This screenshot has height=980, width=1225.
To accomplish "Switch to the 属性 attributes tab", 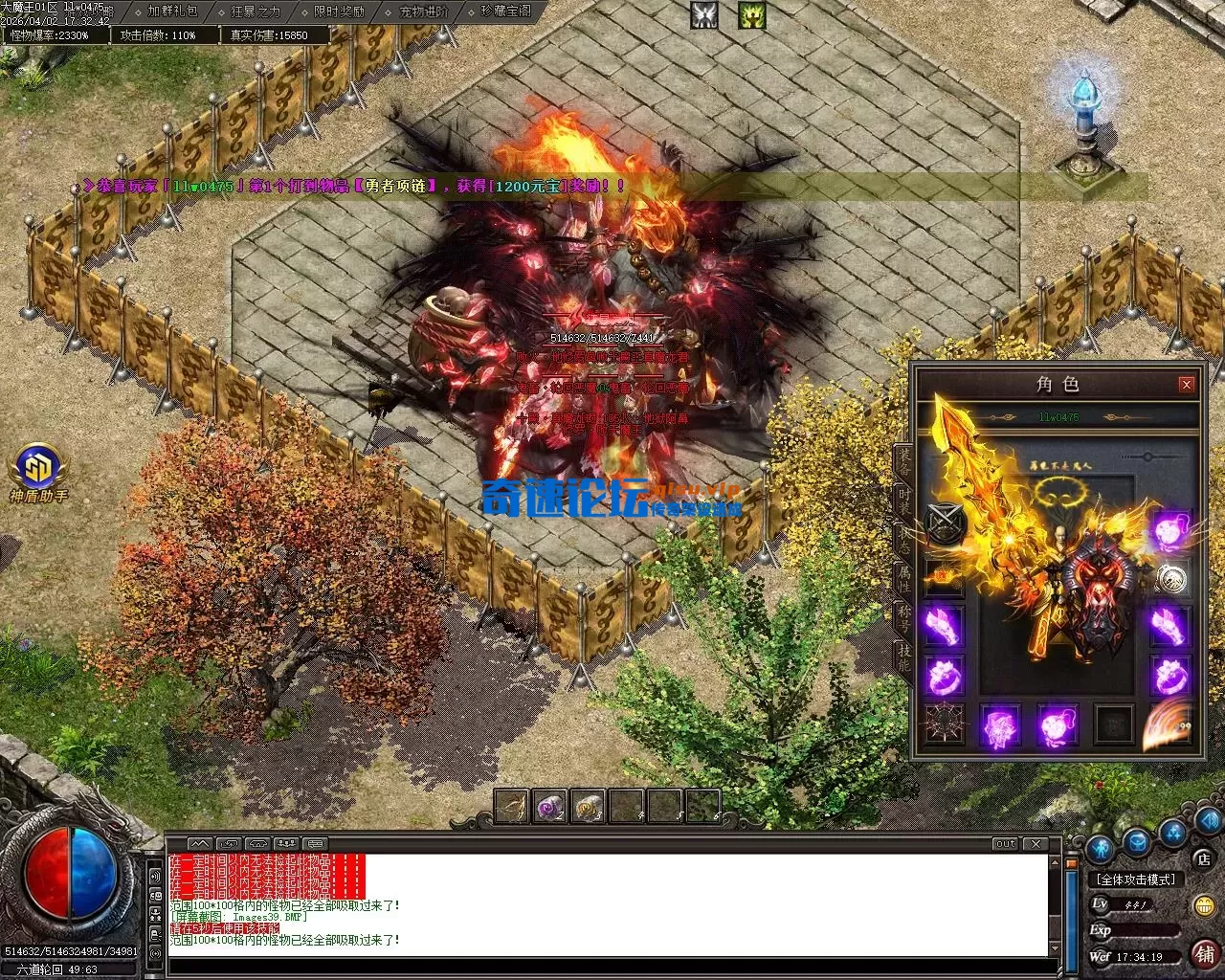I will click(x=903, y=578).
